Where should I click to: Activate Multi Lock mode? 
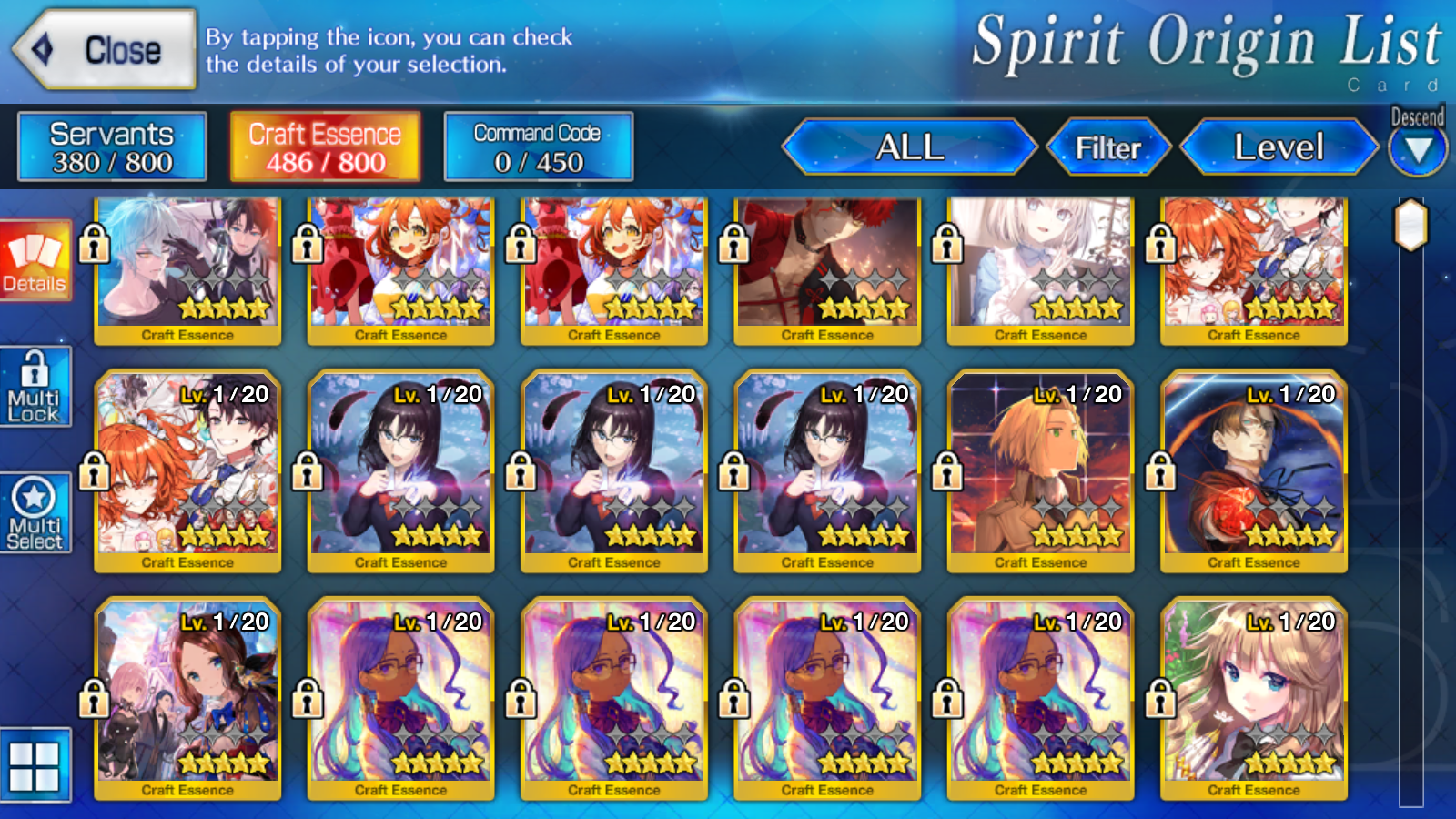tap(35, 387)
